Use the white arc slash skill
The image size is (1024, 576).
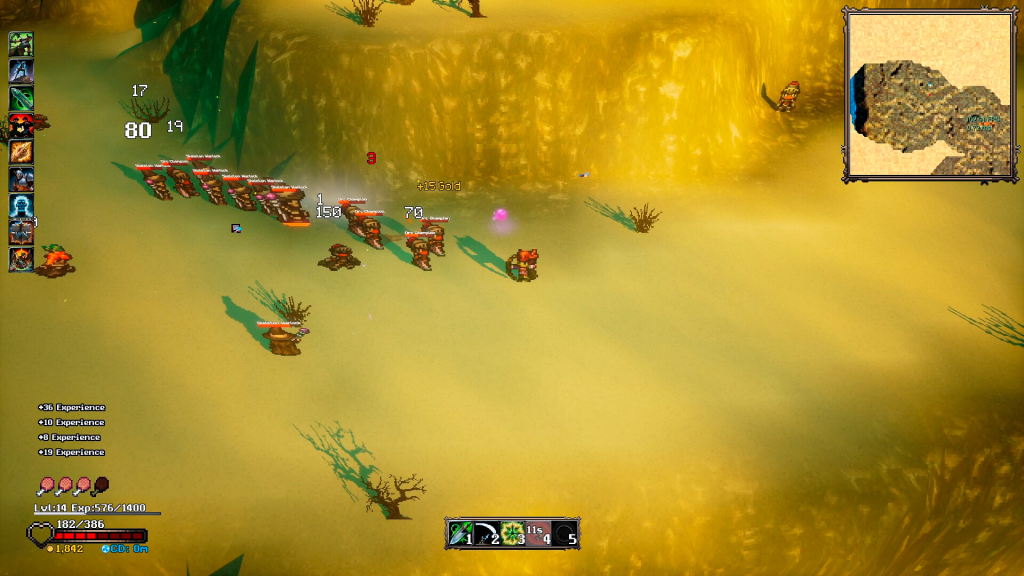click(x=486, y=533)
